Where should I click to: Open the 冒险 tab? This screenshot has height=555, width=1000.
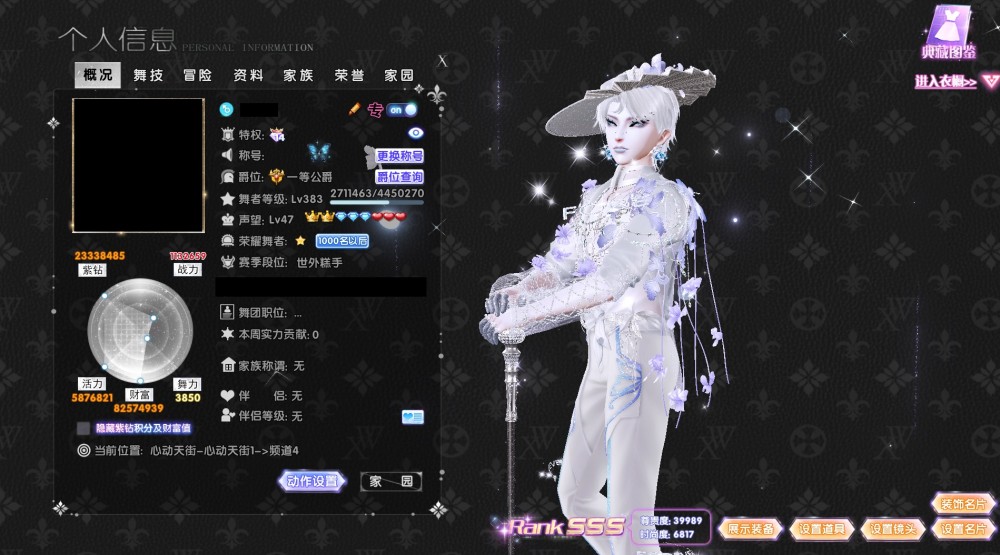(198, 75)
